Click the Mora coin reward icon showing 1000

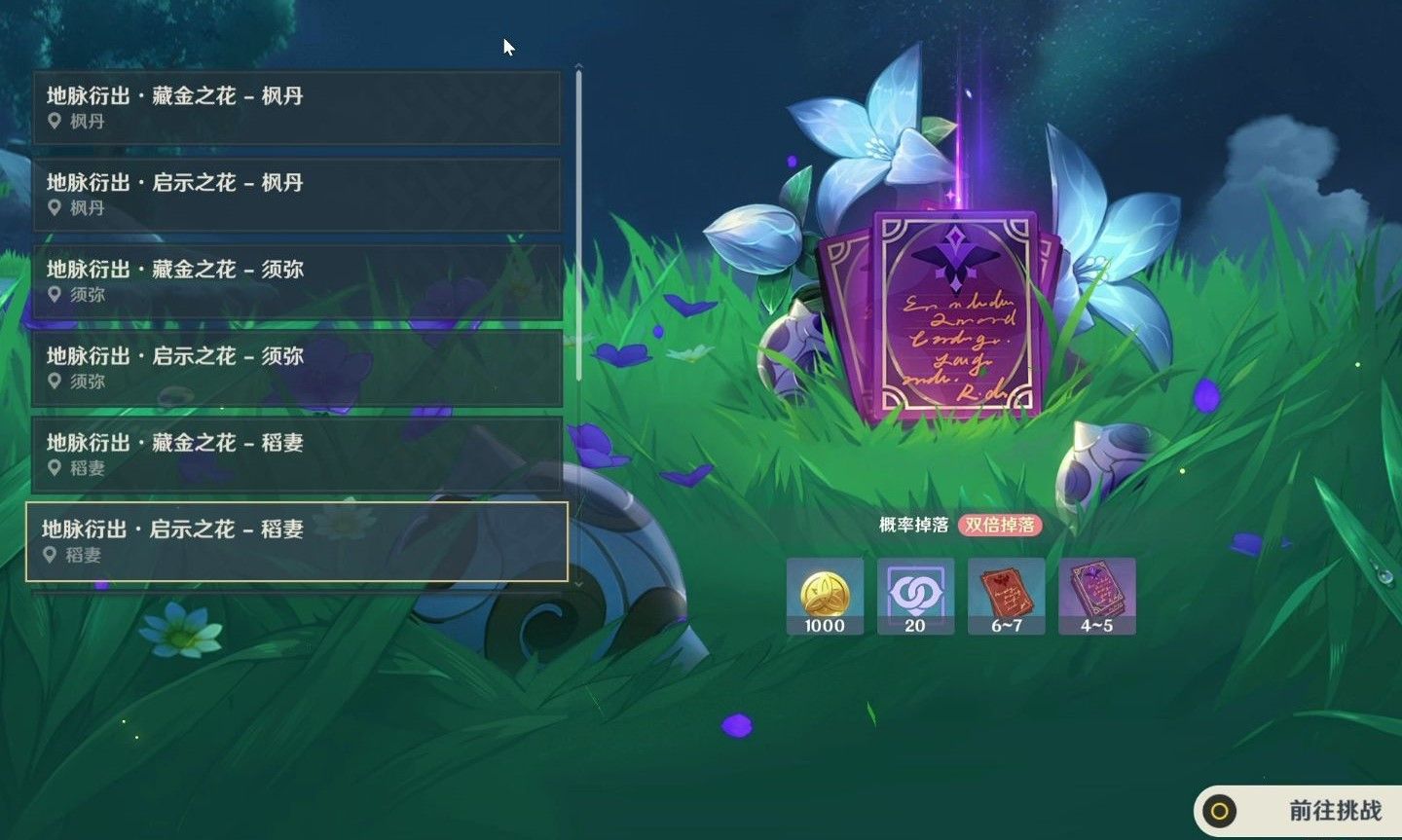(x=825, y=597)
